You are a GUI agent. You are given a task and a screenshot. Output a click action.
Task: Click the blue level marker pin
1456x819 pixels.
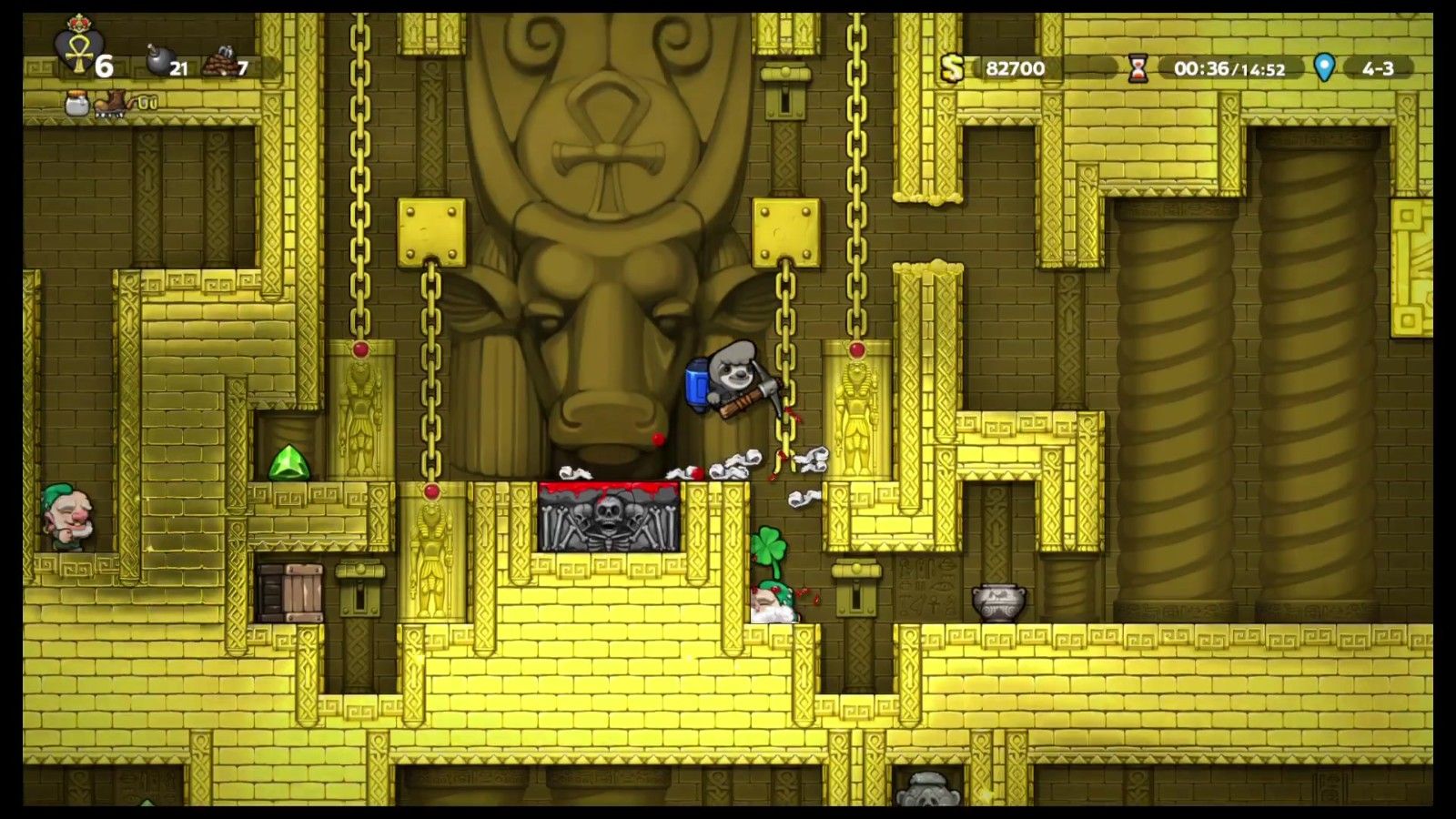[1324, 67]
